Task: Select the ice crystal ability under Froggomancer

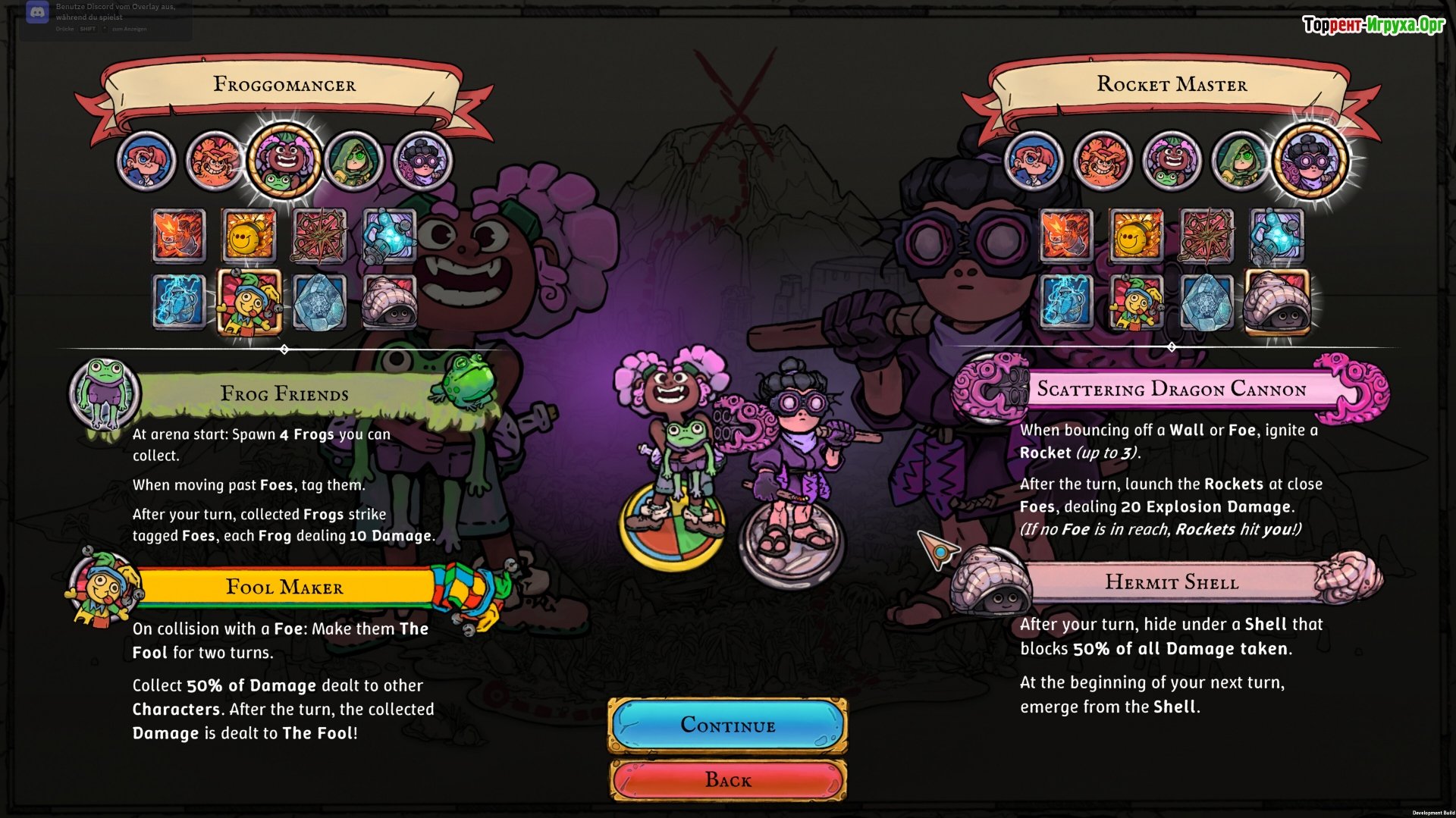Action: click(319, 302)
